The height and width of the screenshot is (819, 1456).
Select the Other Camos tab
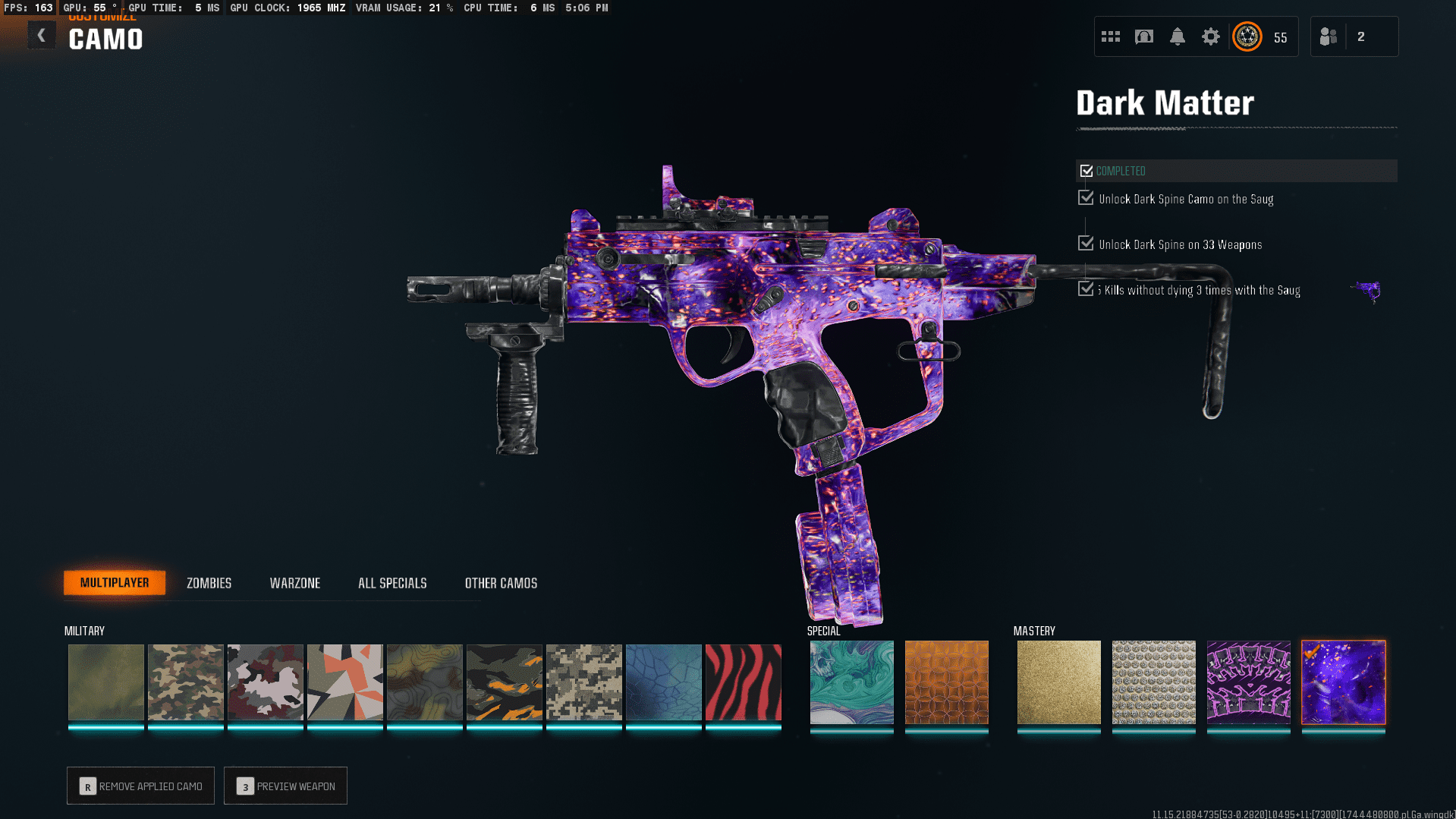501,583
